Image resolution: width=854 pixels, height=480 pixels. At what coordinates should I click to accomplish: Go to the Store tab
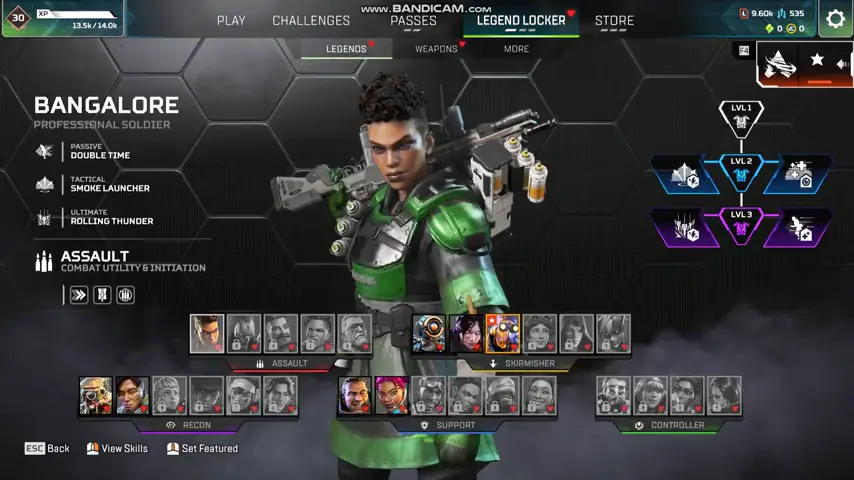[614, 20]
